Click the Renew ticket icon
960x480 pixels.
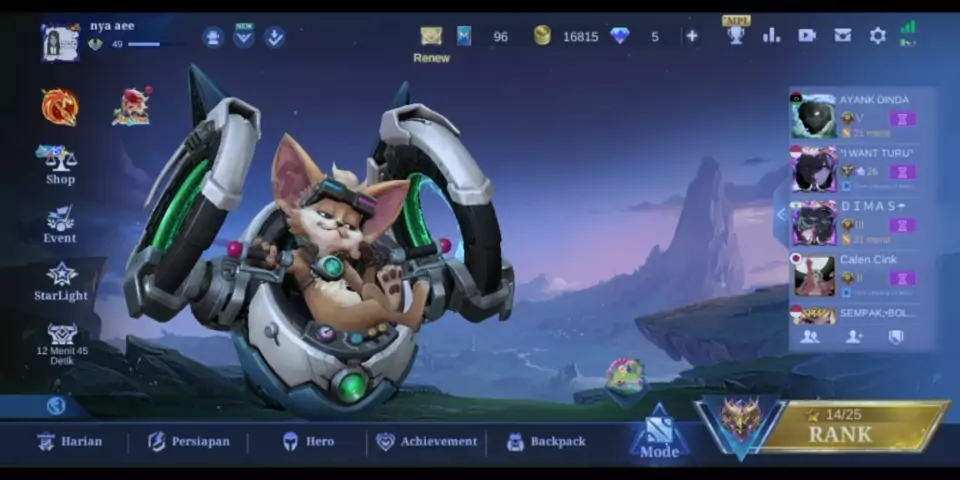tap(431, 37)
